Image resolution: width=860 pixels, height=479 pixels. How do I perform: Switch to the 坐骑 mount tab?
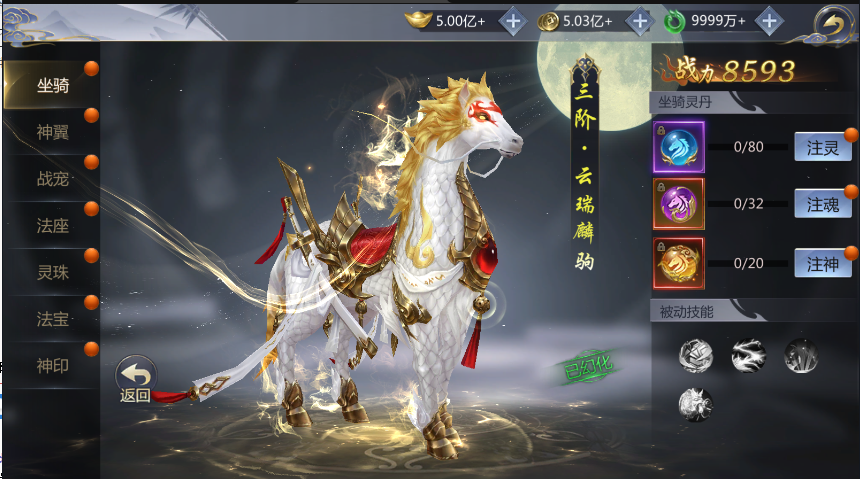pyautogui.click(x=52, y=86)
